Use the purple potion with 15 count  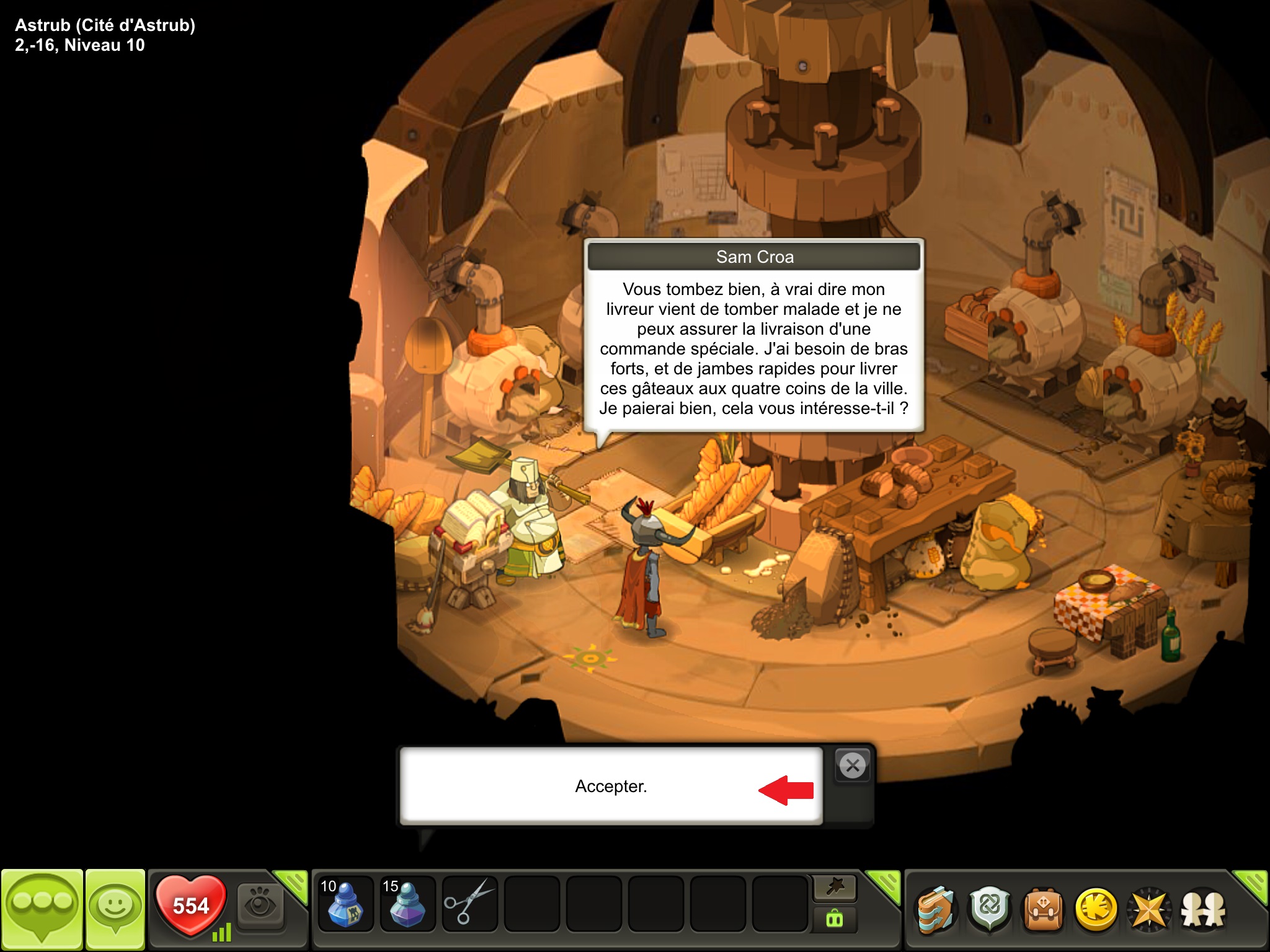coord(407,904)
